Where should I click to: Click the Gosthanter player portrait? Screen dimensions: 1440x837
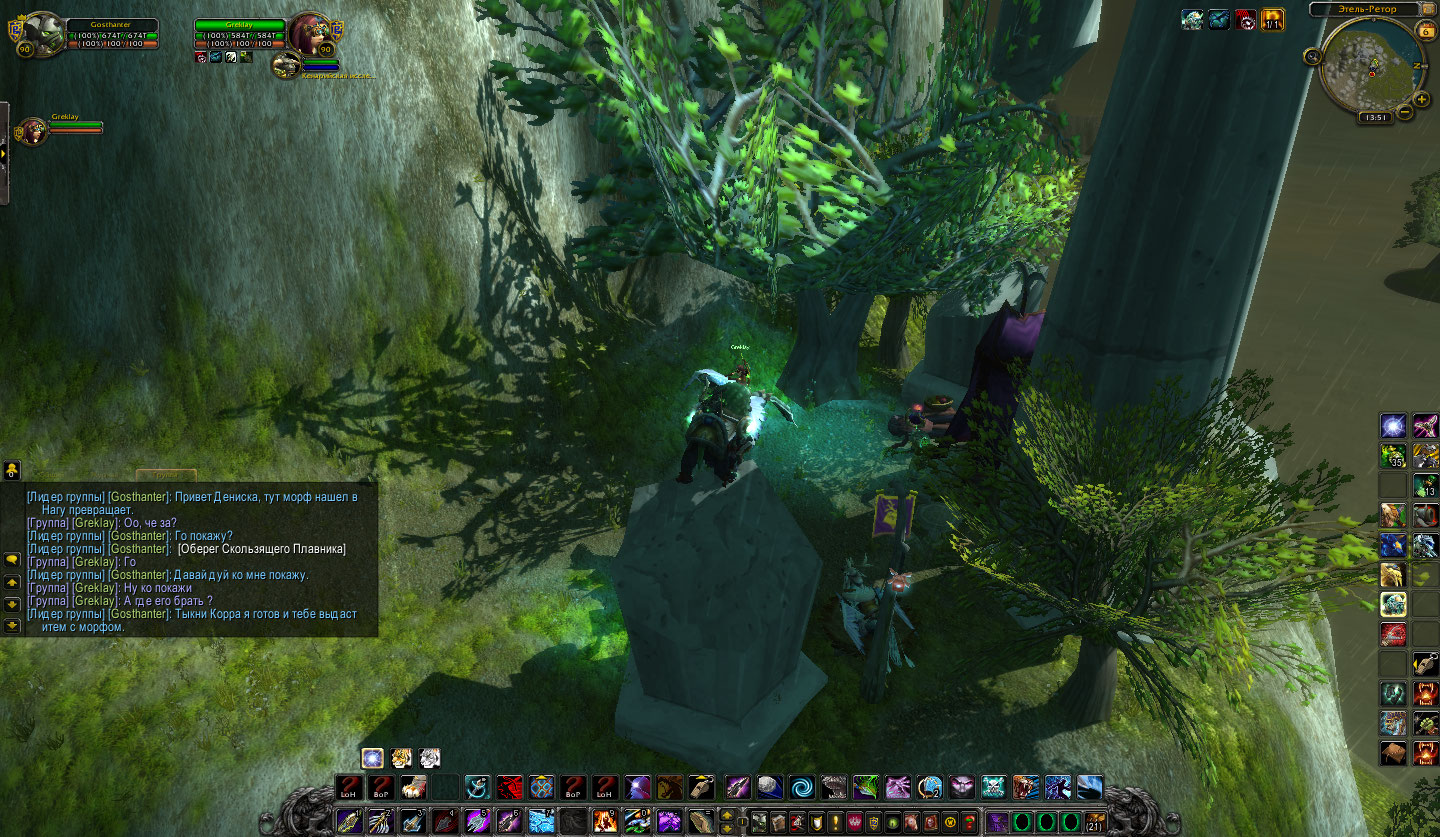tap(42, 34)
